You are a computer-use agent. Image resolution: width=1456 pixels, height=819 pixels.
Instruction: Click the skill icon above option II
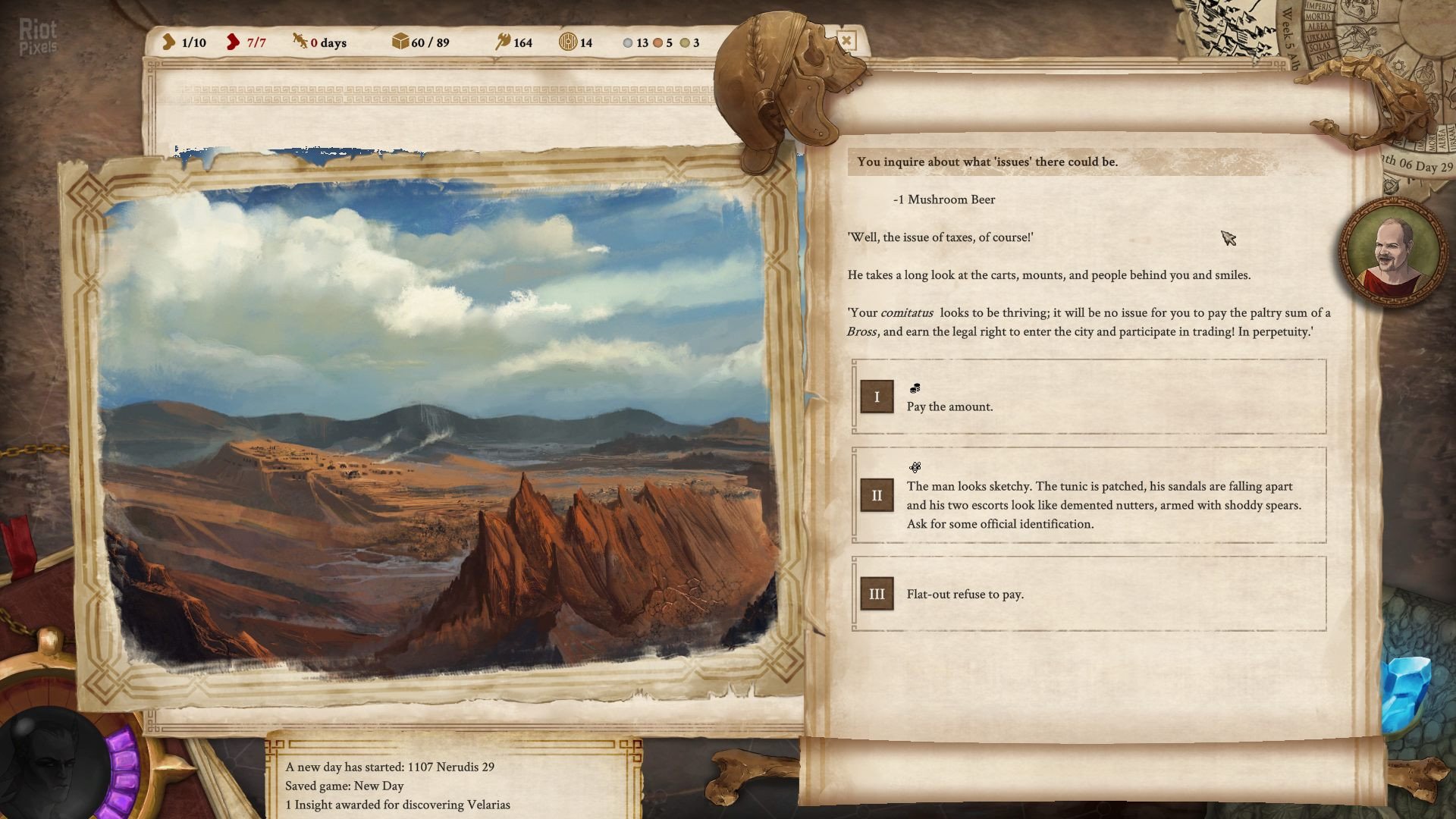[x=915, y=467]
